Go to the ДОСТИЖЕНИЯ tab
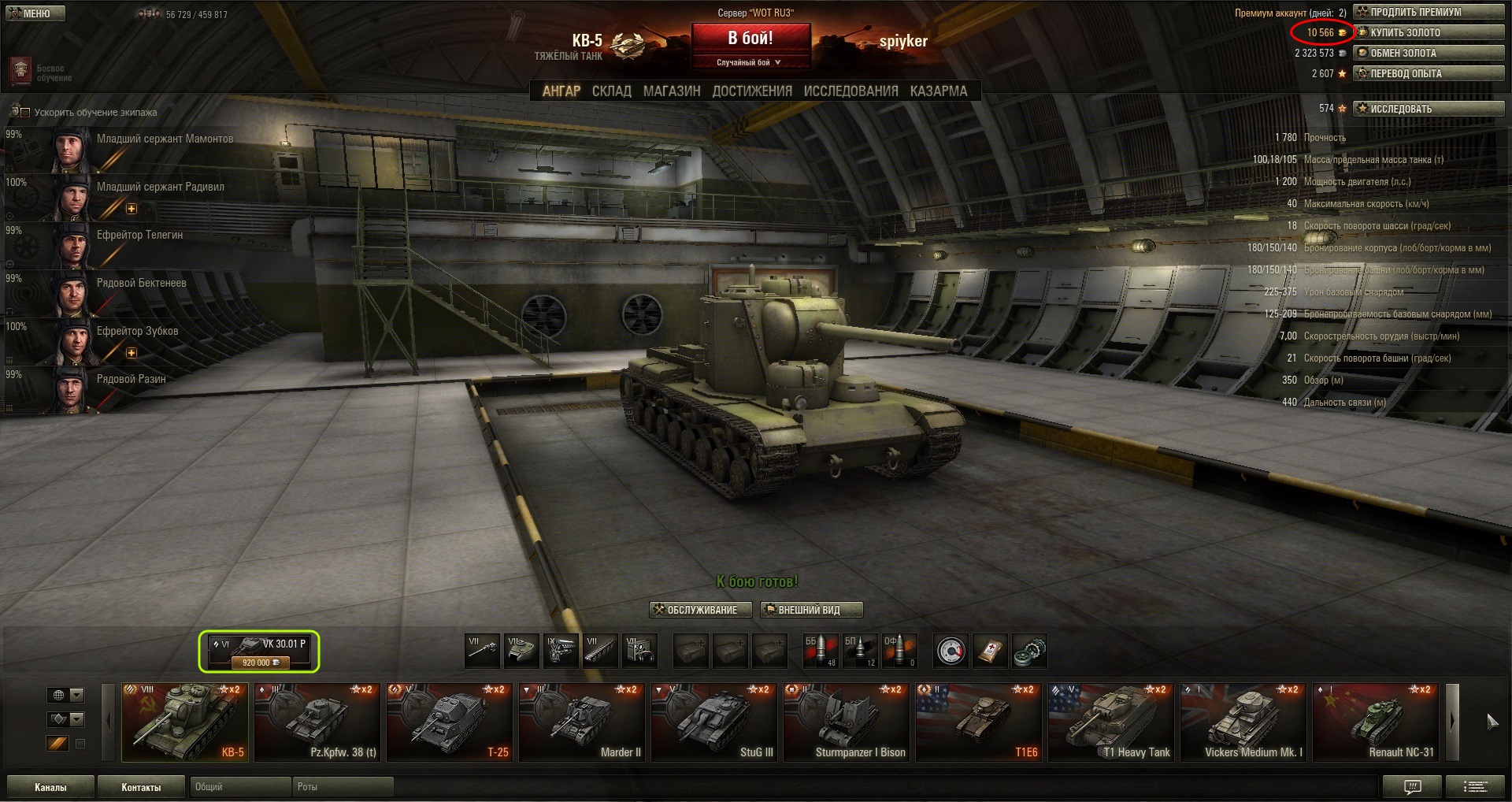 pyautogui.click(x=752, y=91)
